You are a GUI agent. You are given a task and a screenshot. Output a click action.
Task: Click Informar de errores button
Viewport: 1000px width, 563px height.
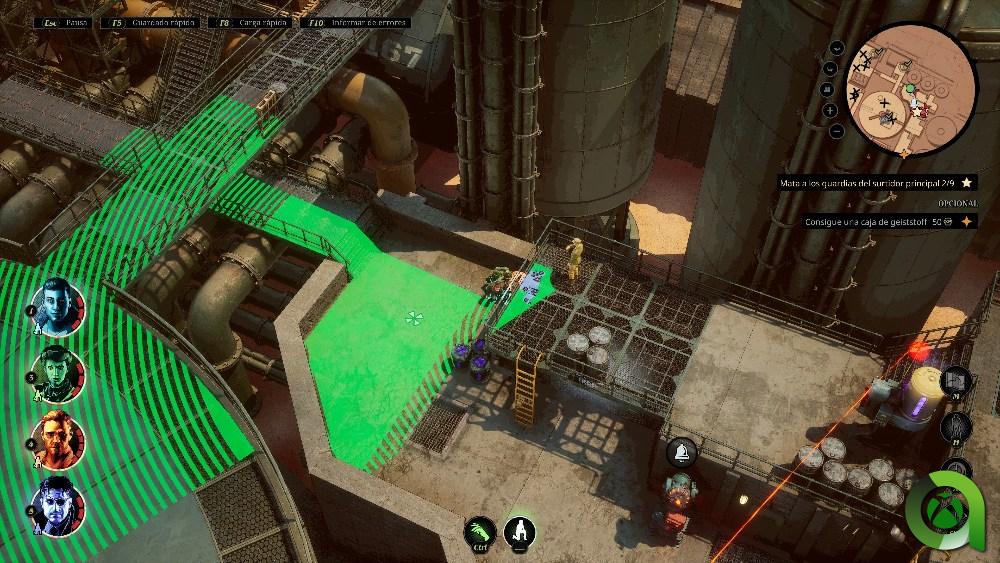pyautogui.click(x=347, y=21)
